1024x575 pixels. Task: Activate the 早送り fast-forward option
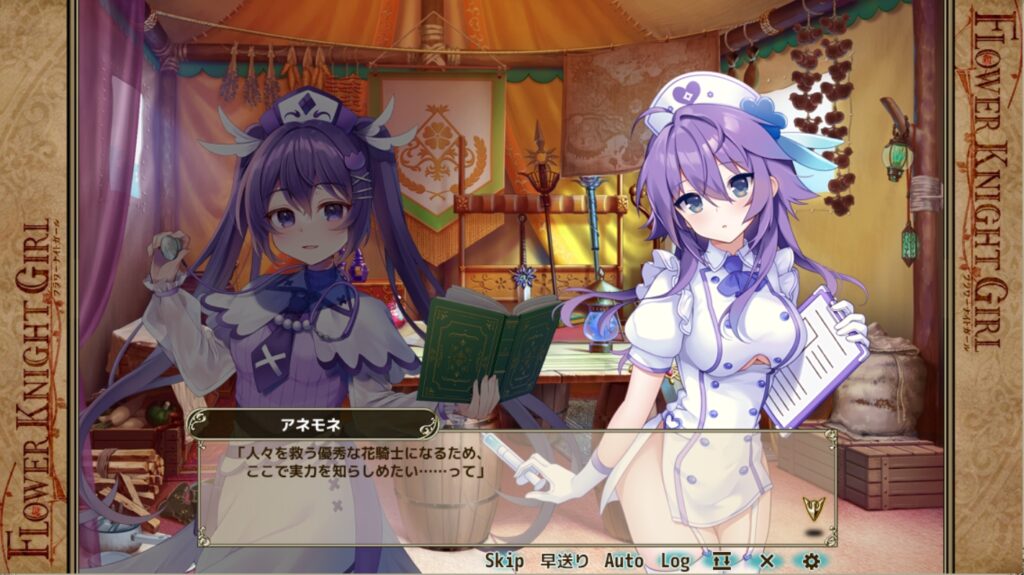[565, 561]
